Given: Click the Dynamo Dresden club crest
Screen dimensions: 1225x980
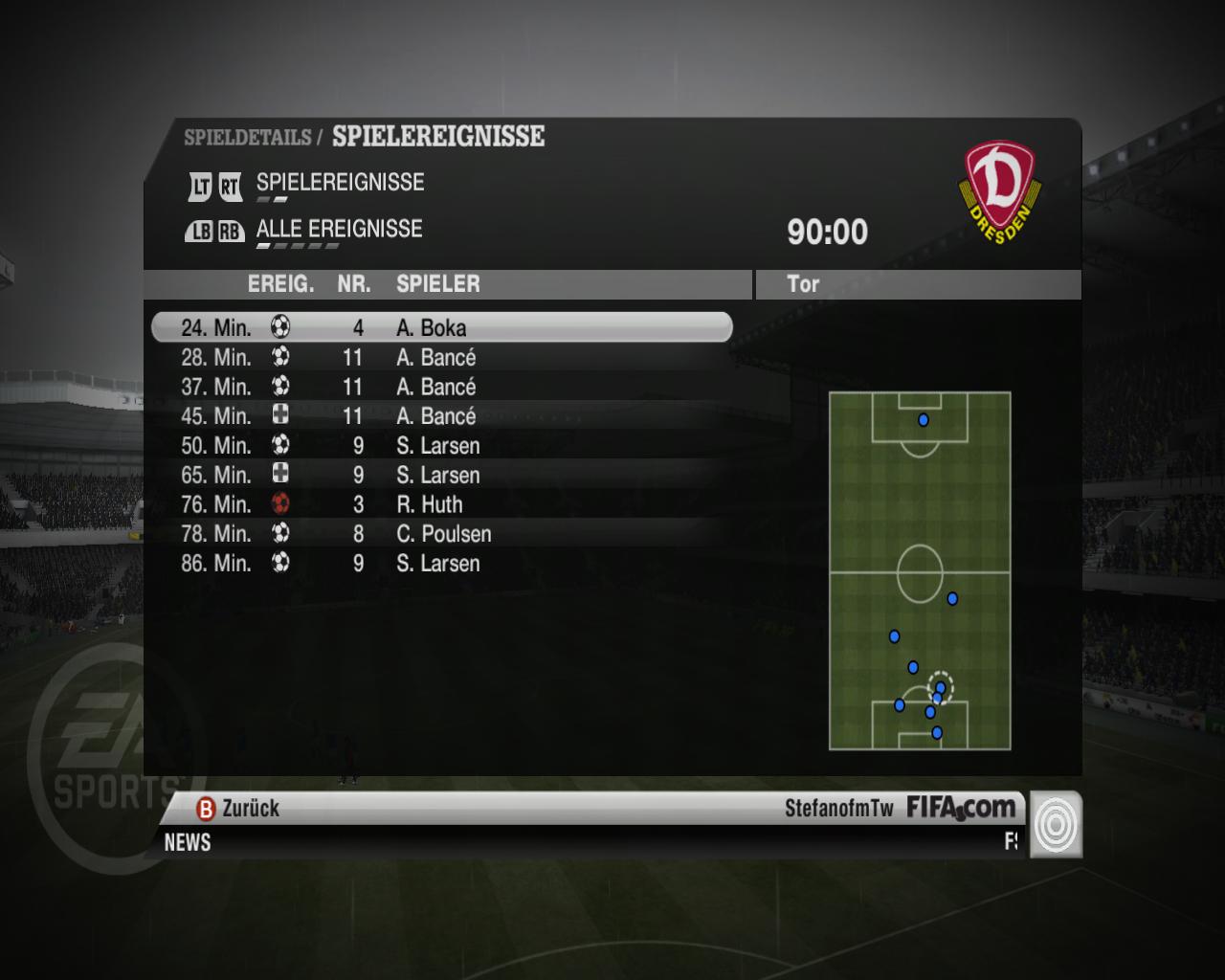Looking at the screenshot, I should 999,191.
